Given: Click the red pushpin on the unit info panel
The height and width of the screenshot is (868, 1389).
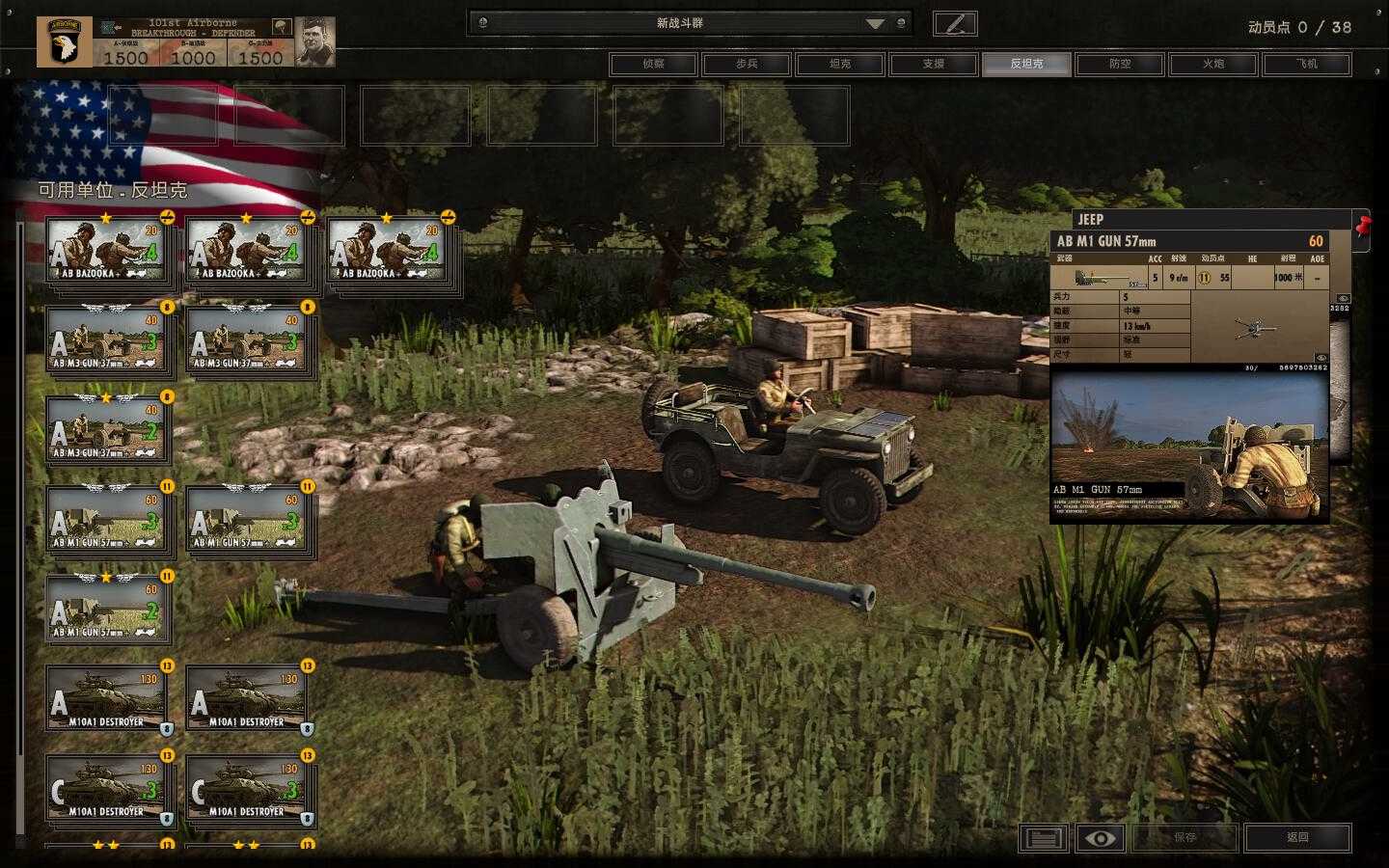Looking at the screenshot, I should pos(1363,227).
